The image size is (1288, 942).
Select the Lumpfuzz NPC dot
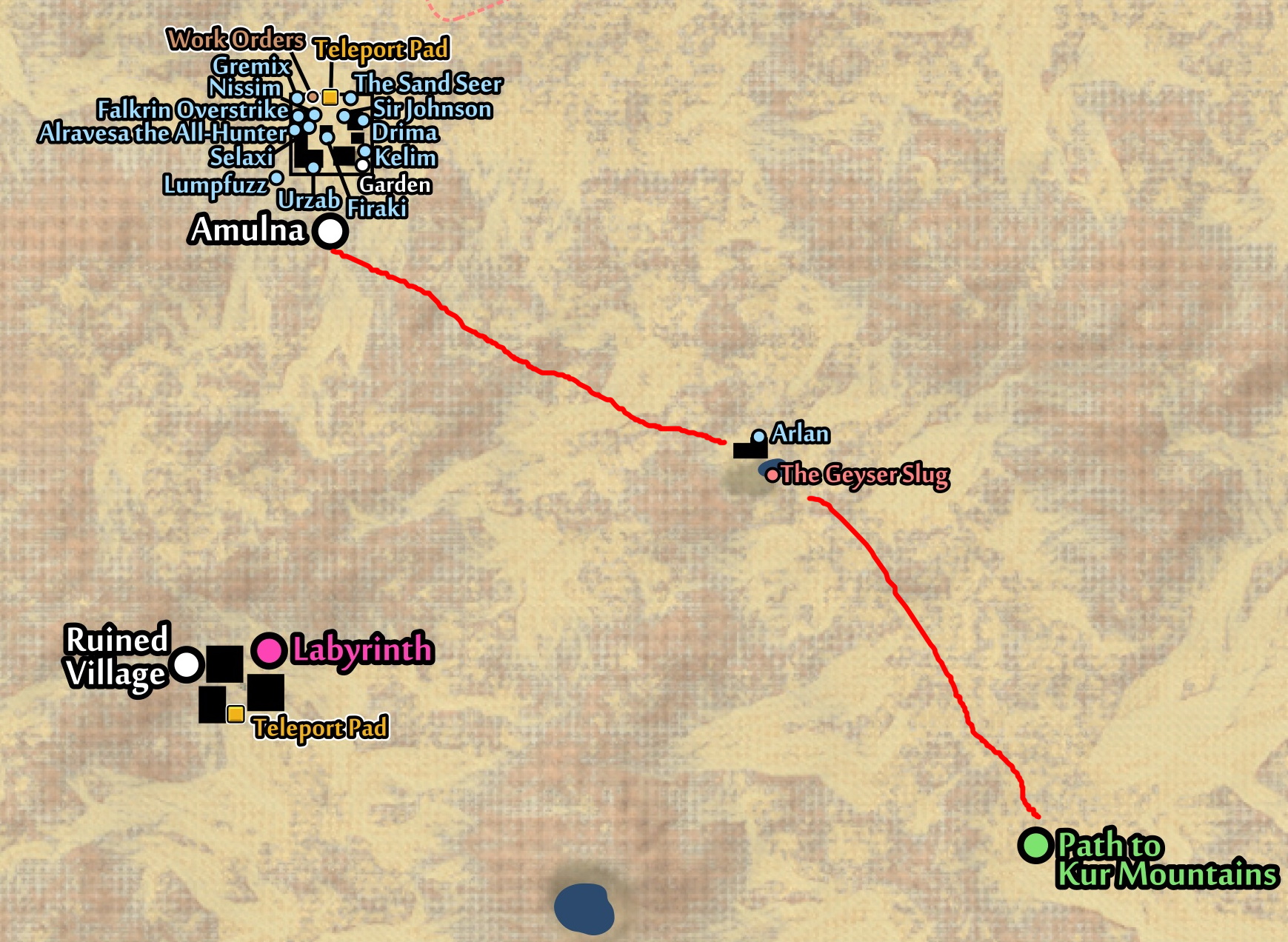(276, 178)
